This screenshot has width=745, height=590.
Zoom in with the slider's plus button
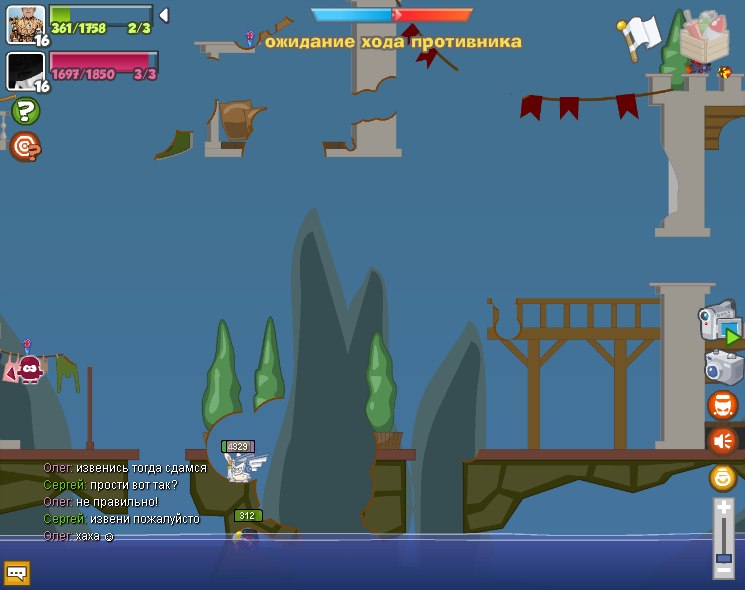(724, 509)
